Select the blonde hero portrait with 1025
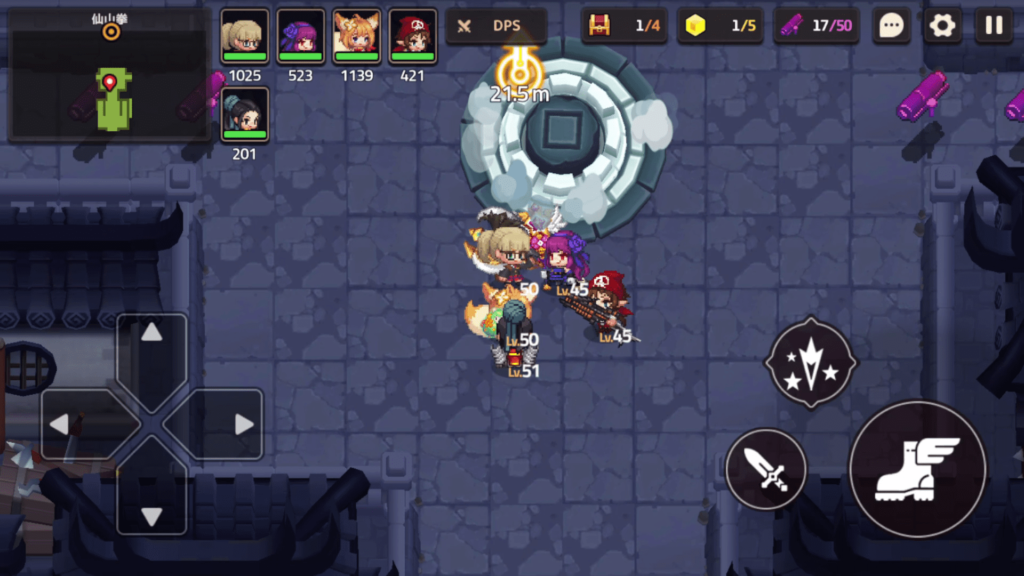1024x576 pixels. pyautogui.click(x=244, y=37)
